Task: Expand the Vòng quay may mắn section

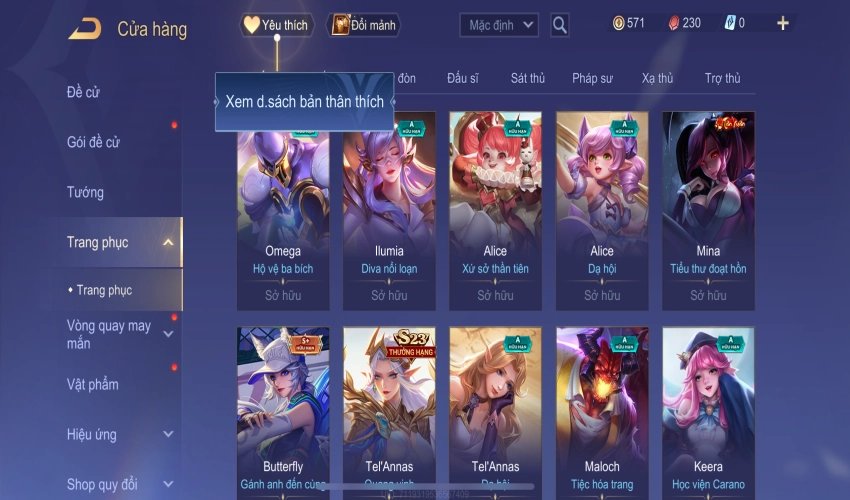Action: tap(168, 334)
